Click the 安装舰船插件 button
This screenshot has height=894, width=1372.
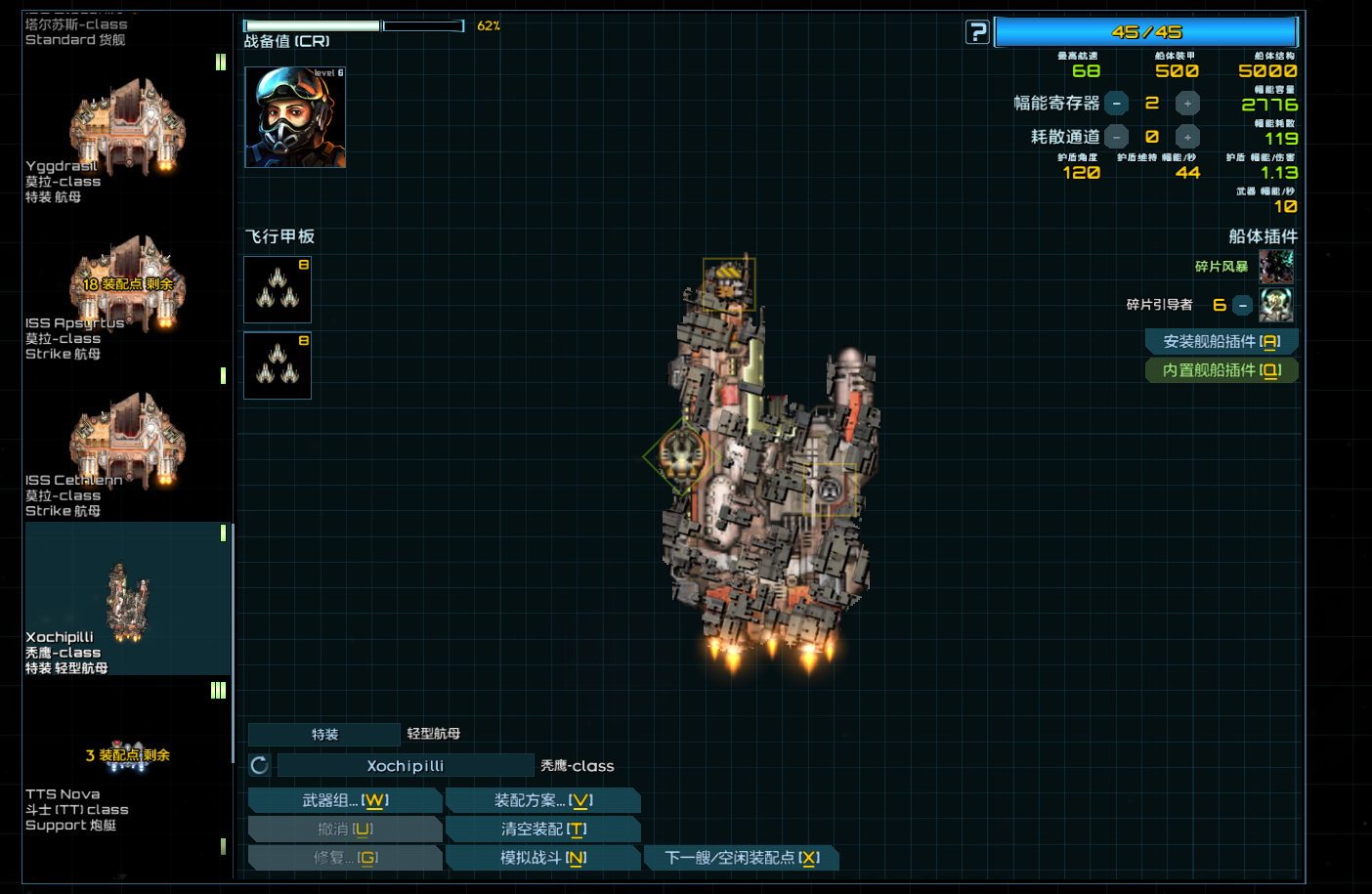click(1221, 341)
